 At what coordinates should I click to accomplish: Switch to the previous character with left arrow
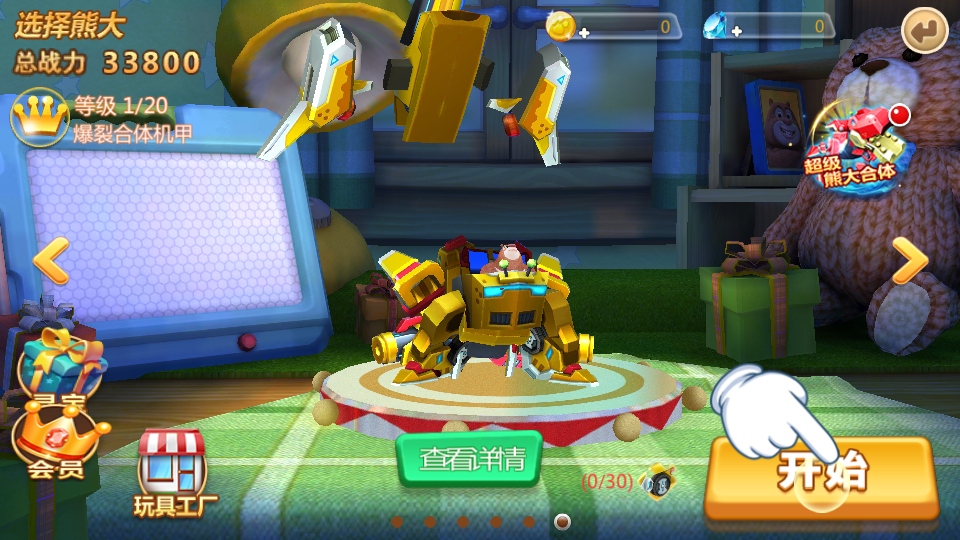pos(51,261)
